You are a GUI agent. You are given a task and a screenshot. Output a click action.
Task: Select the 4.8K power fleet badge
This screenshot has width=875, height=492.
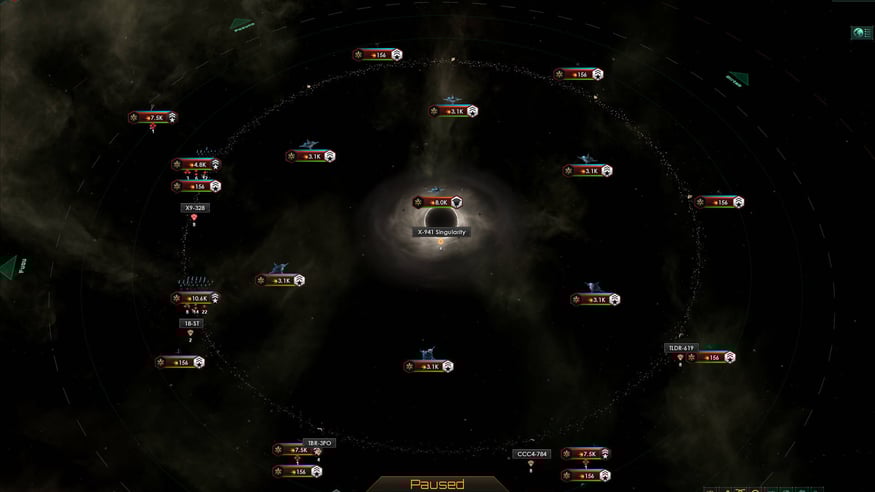[x=195, y=165]
